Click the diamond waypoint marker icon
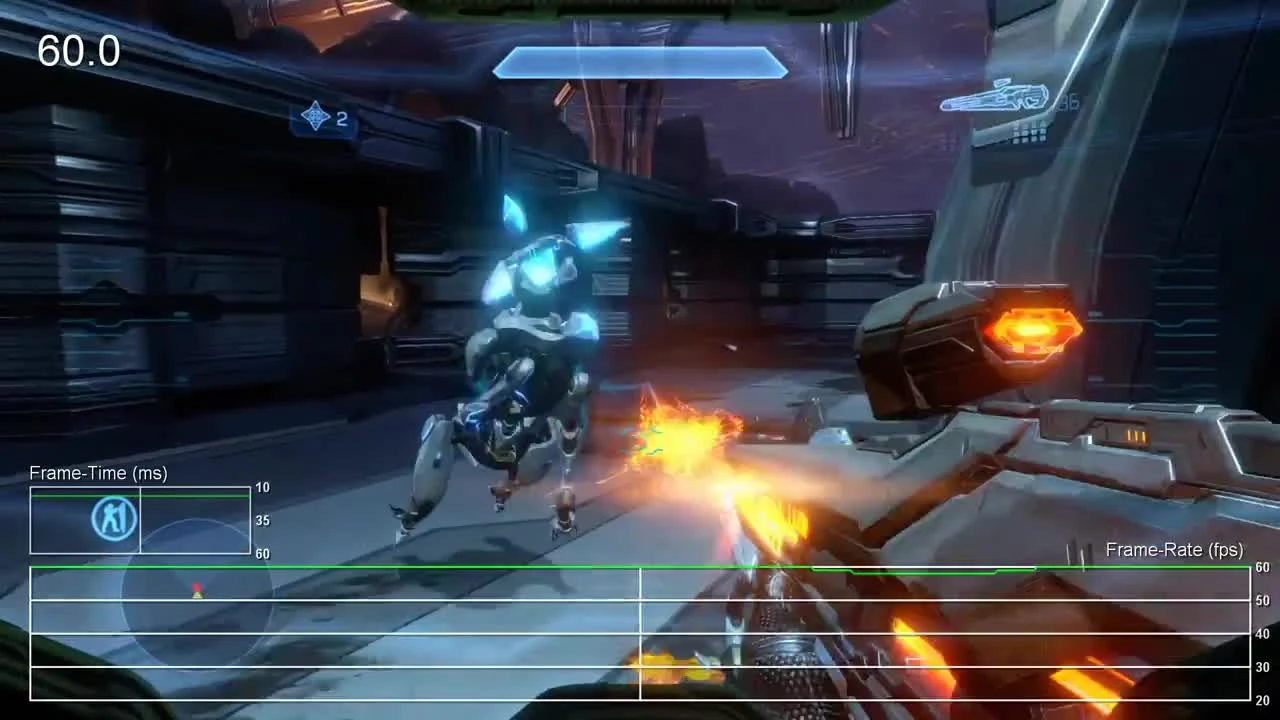 click(x=316, y=117)
